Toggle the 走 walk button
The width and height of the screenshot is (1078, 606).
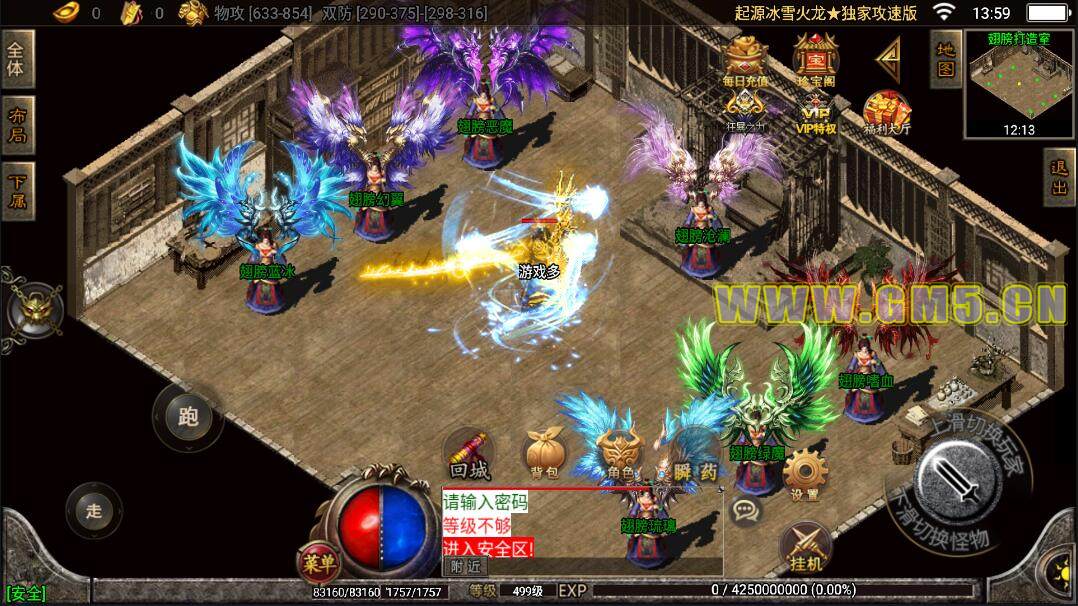[94, 511]
